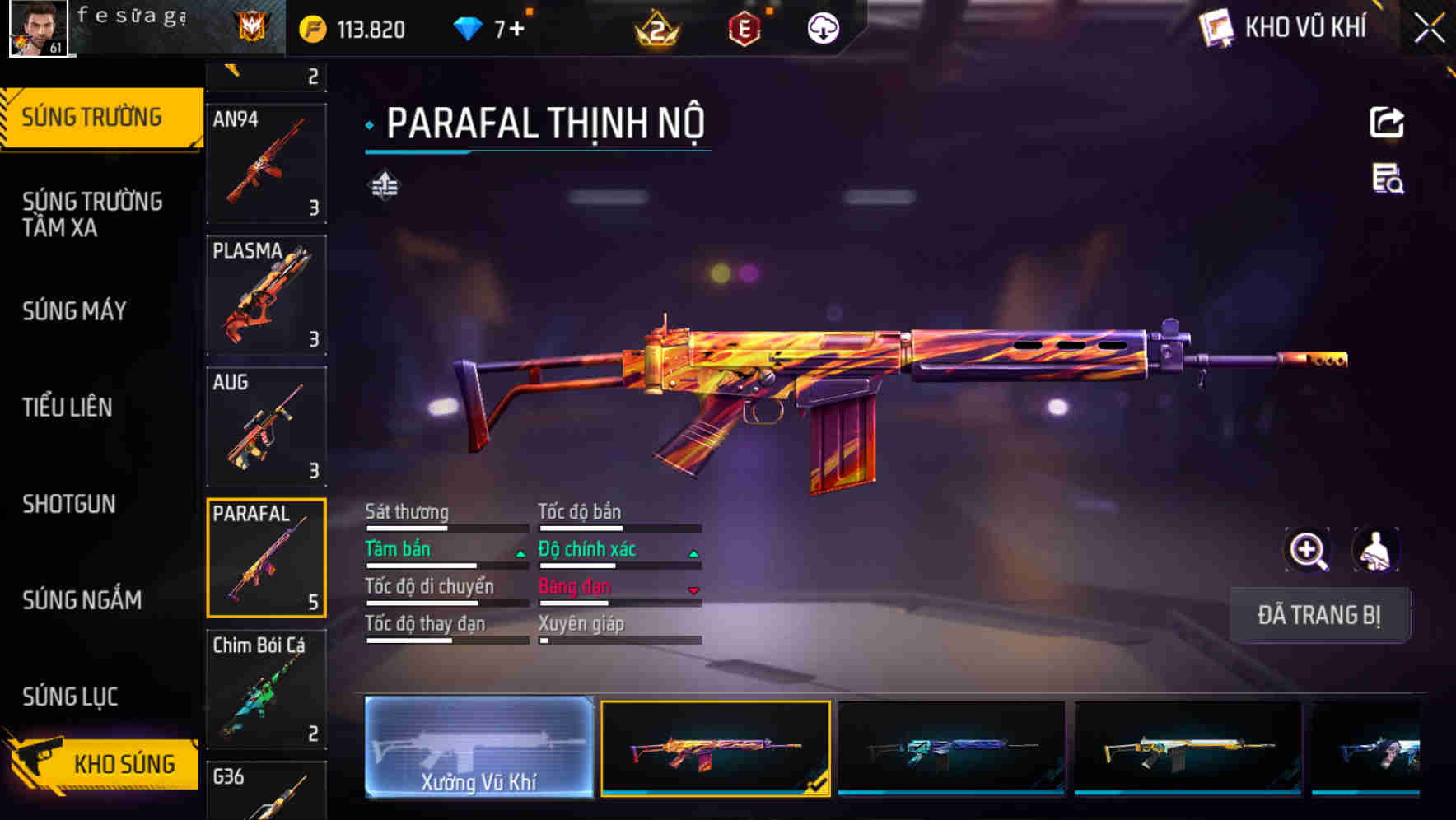
Task: Expand the Tầm bắn stat indicator arrow
Action: tap(520, 553)
